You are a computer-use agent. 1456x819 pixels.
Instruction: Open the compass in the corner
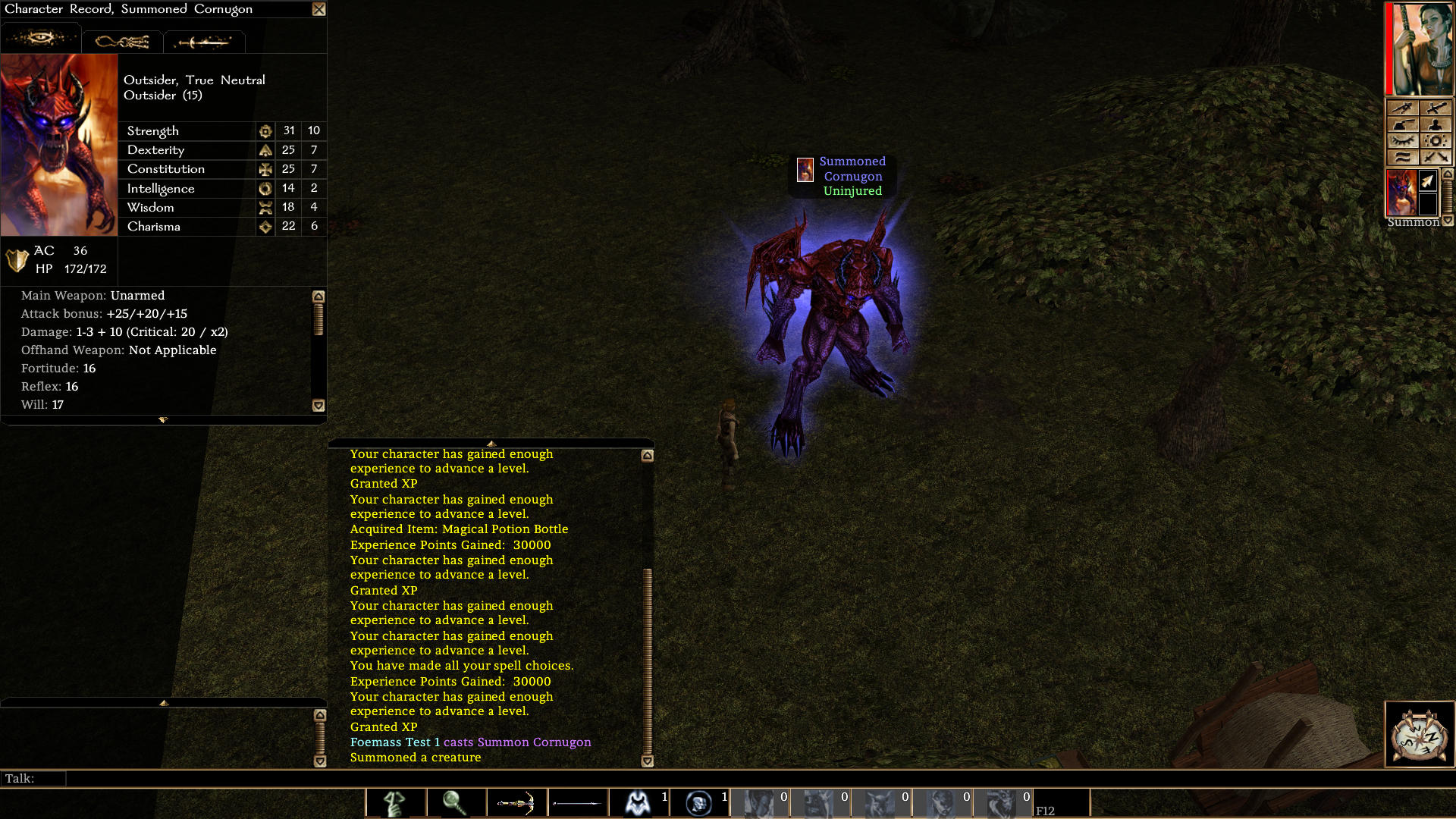click(1420, 734)
